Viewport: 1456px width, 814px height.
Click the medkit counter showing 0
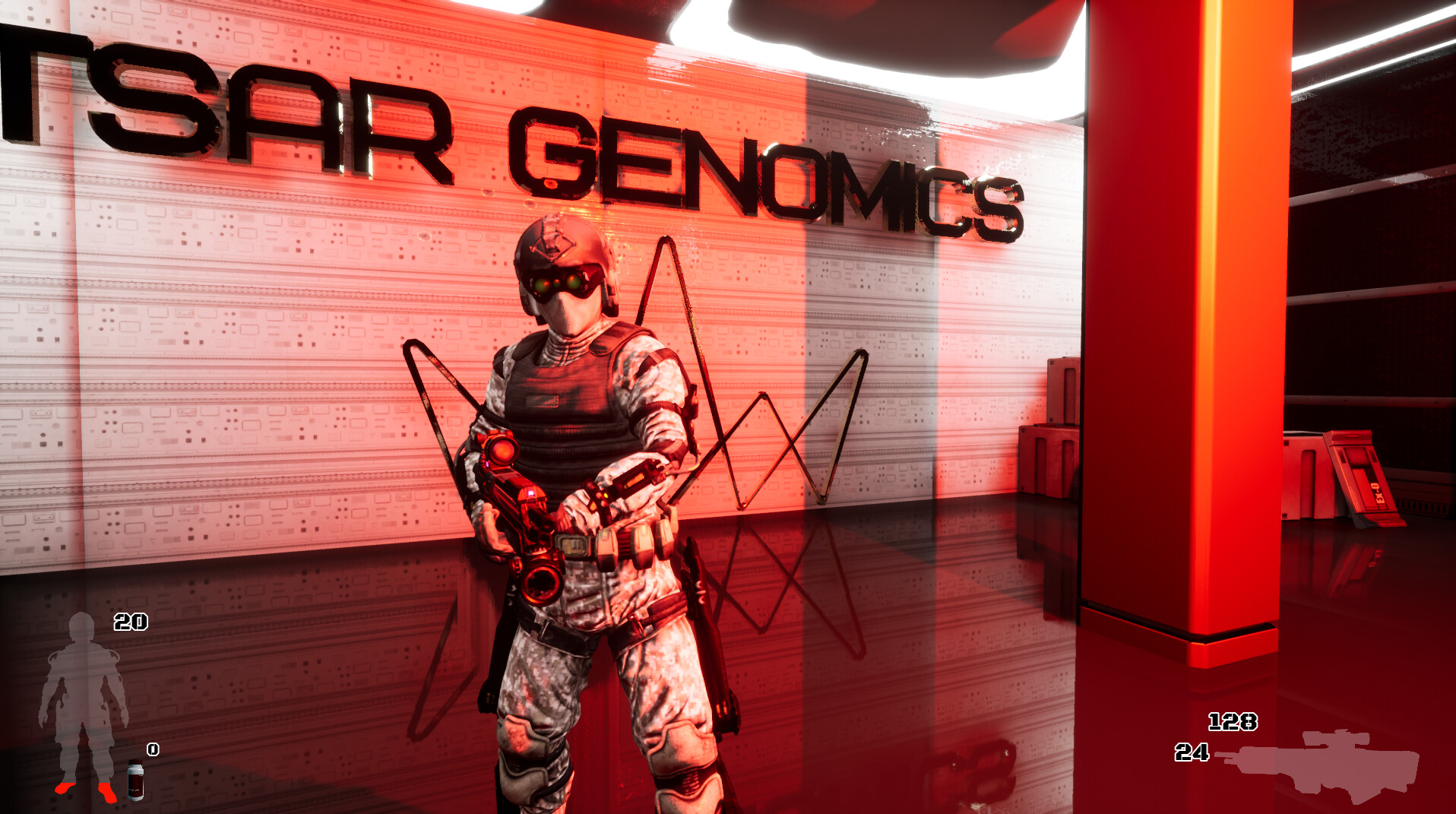151,750
